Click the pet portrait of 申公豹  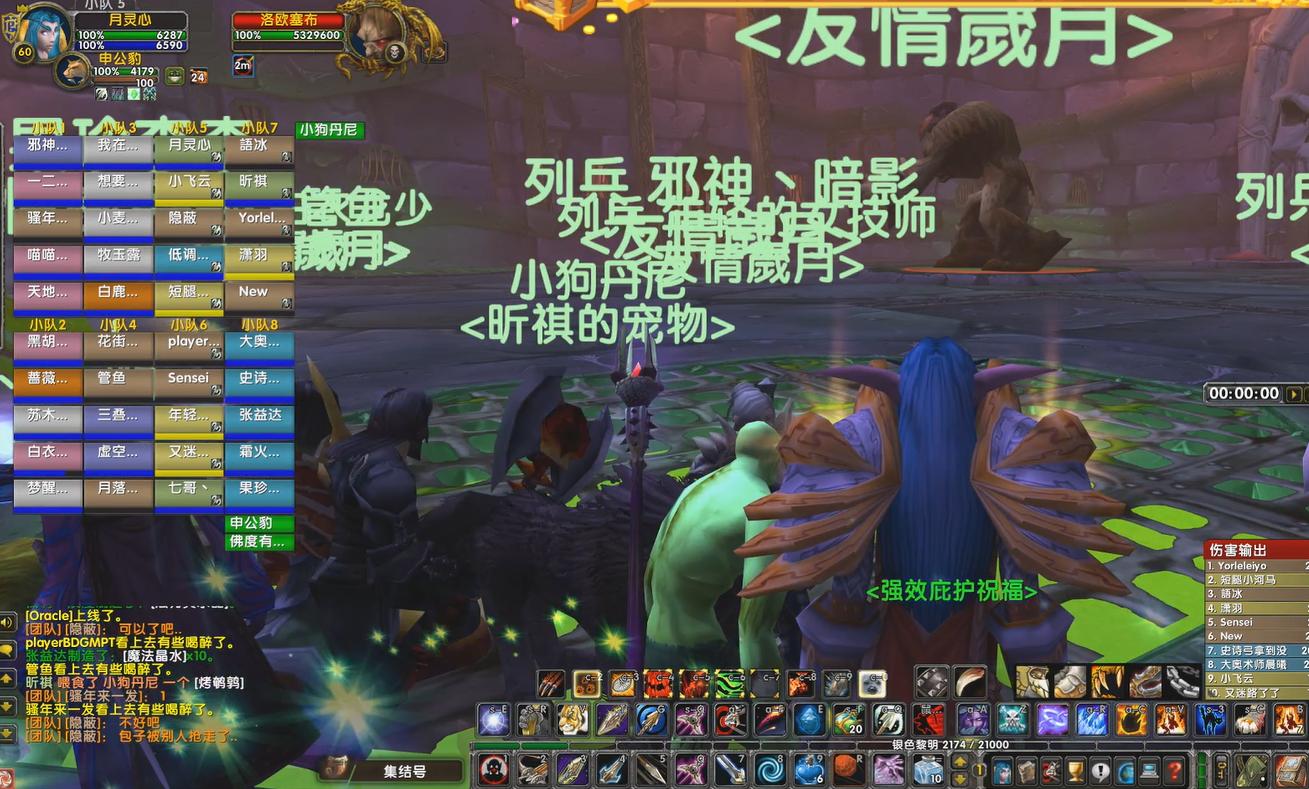pos(73,71)
